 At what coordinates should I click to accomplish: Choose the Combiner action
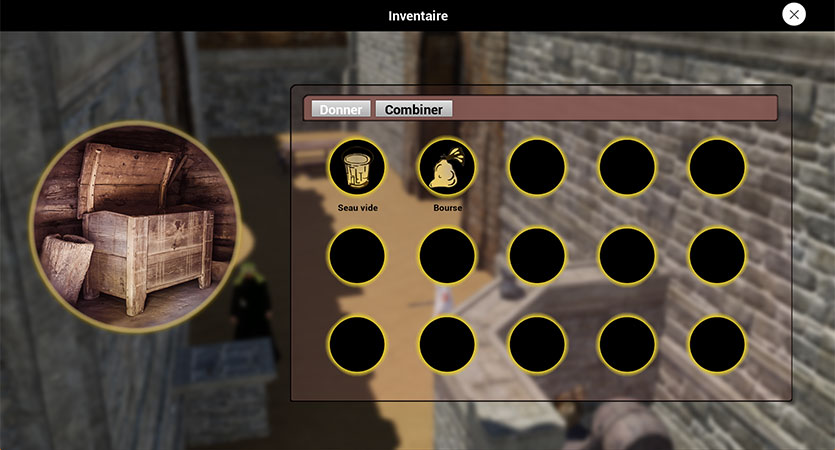coord(414,109)
